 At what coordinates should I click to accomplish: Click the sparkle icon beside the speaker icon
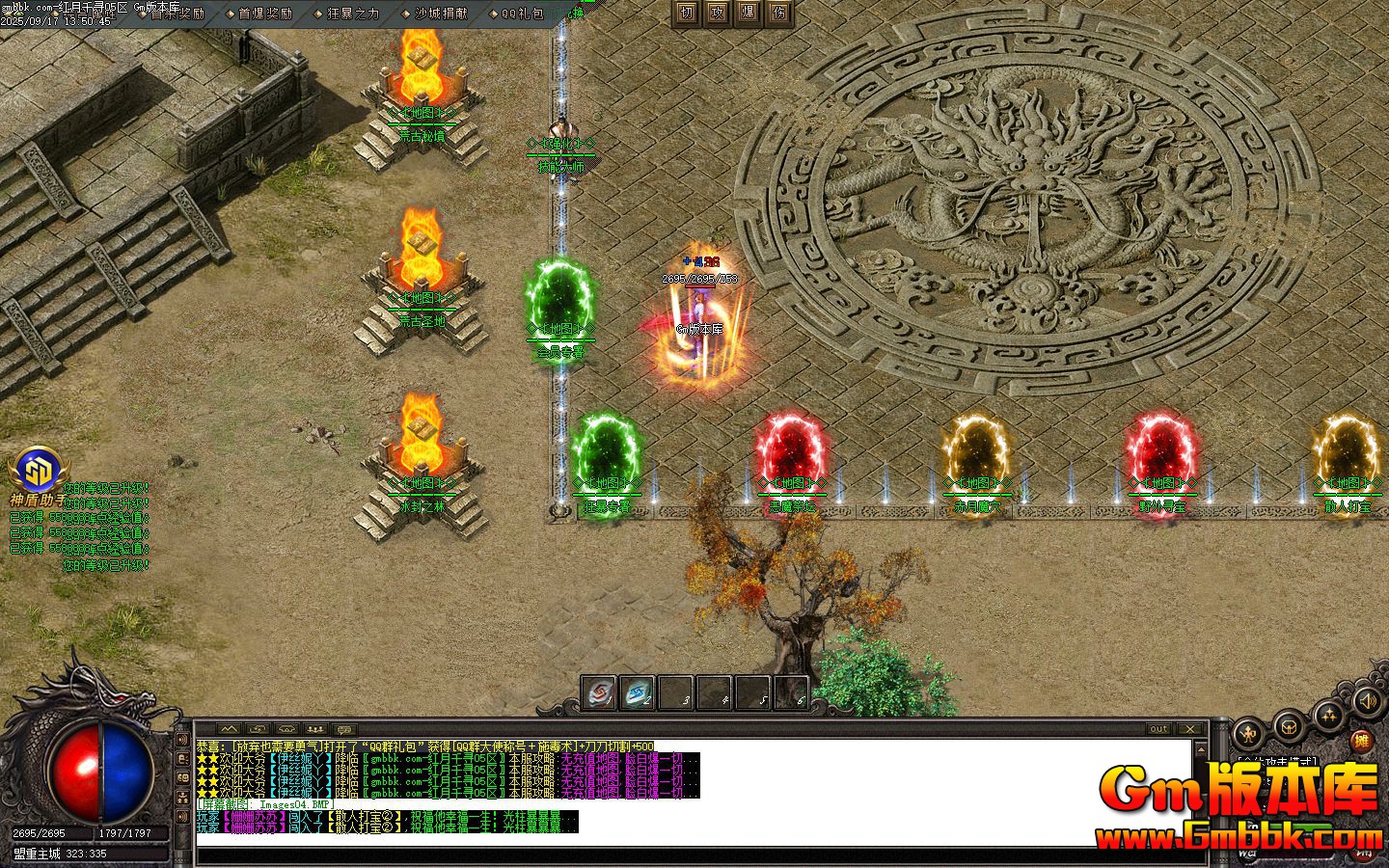[1329, 716]
